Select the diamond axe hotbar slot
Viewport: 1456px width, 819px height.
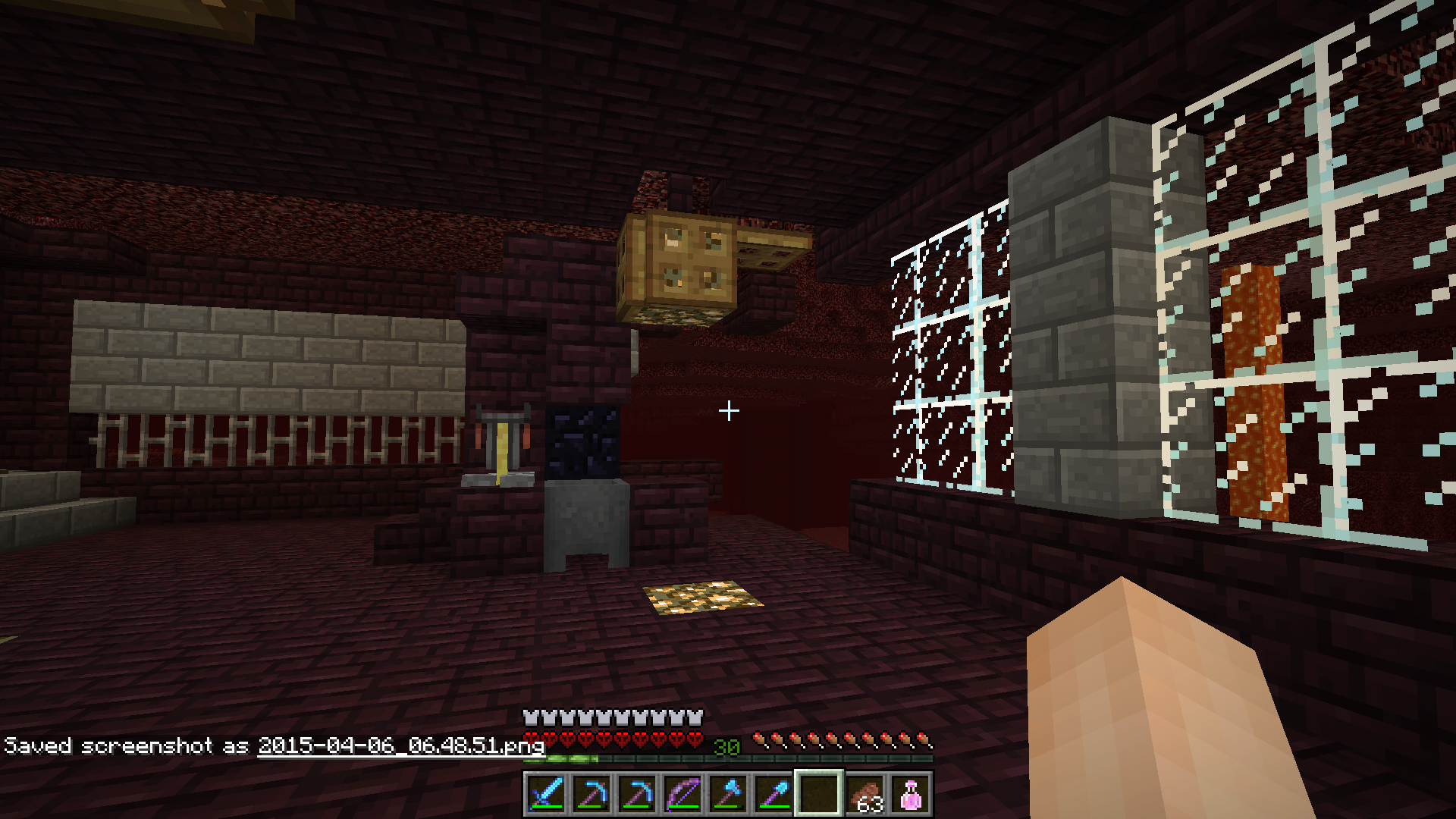[727, 796]
